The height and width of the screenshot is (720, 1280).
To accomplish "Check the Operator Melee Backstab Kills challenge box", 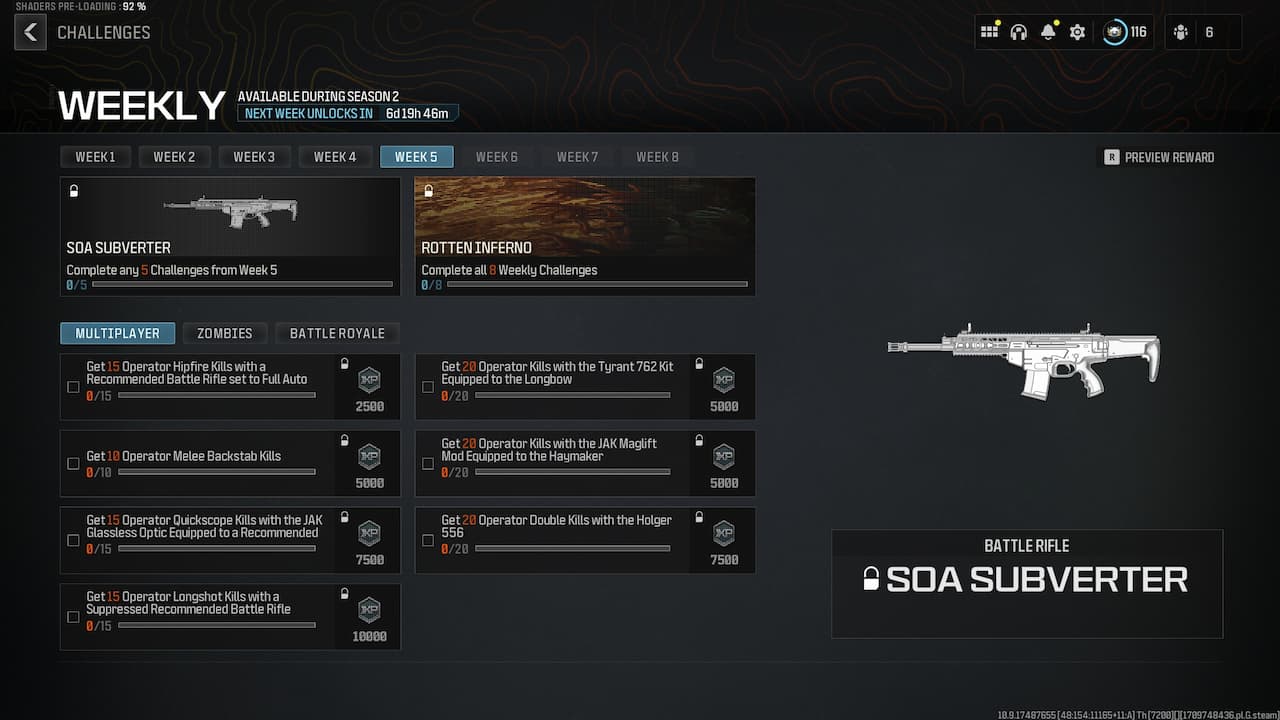I will [x=73, y=463].
